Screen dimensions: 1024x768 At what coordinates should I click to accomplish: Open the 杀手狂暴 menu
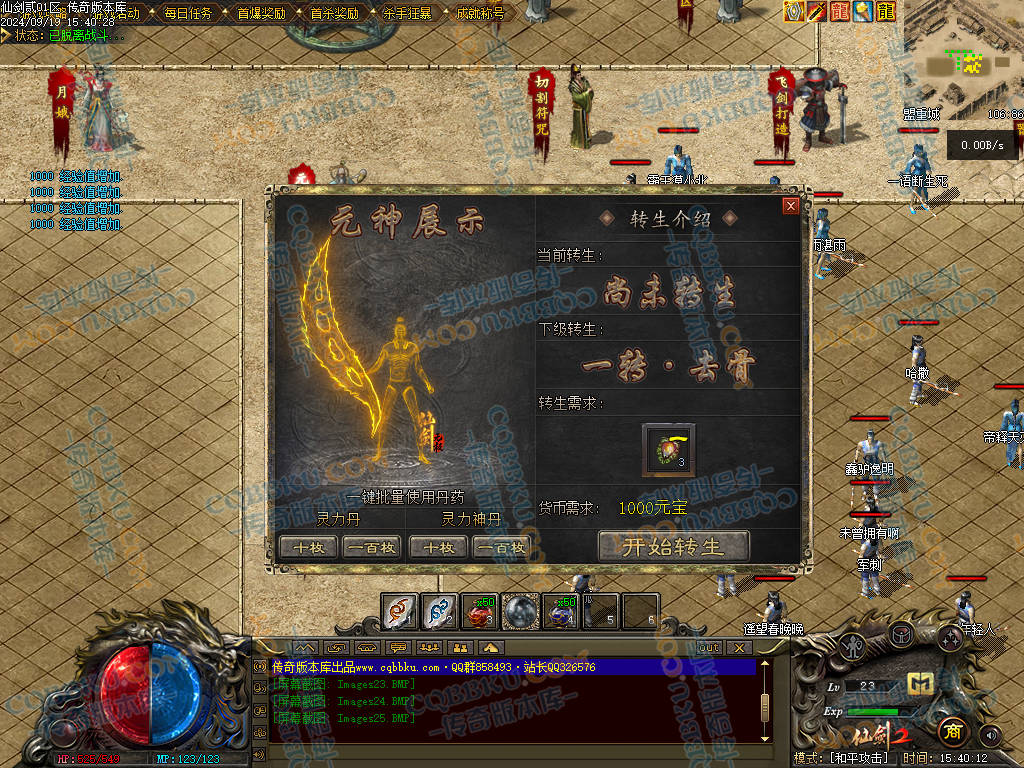(407, 14)
